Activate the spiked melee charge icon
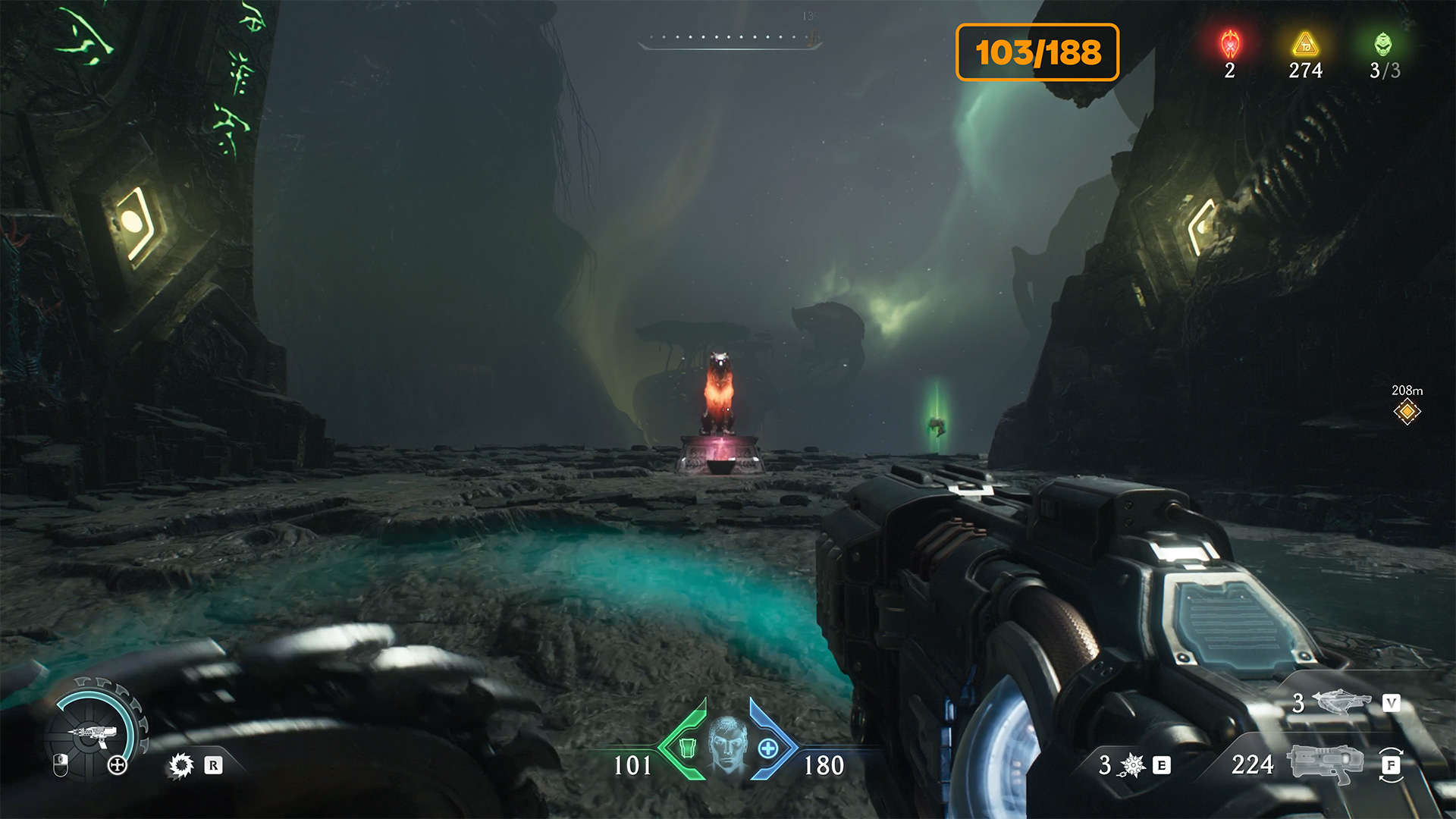 click(x=1132, y=765)
